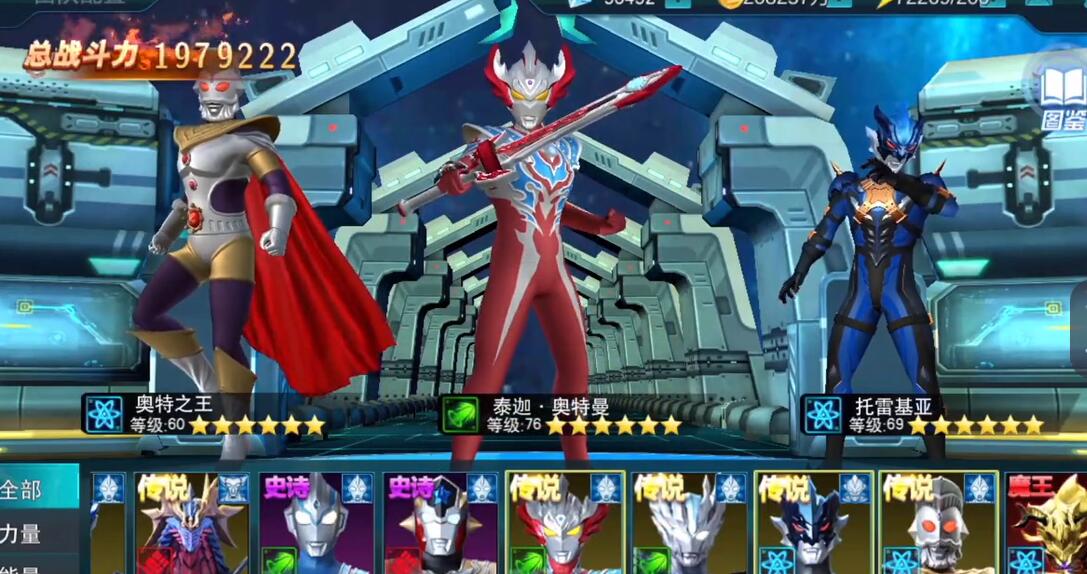Image resolution: width=1087 pixels, height=574 pixels.
Task: Select the legendary red-horned Taiga card
Action: point(565,523)
